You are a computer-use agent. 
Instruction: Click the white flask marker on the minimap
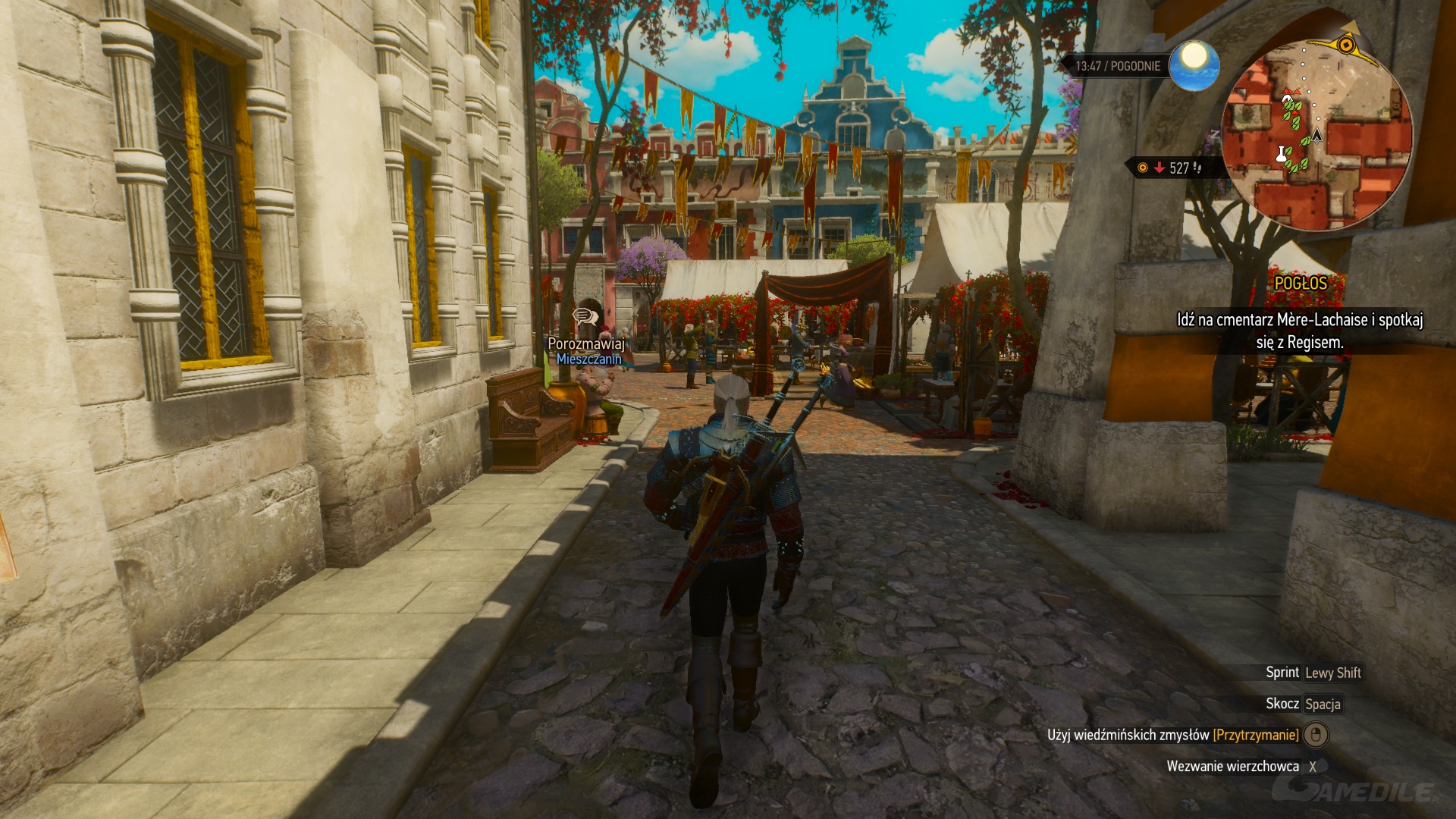(1282, 154)
